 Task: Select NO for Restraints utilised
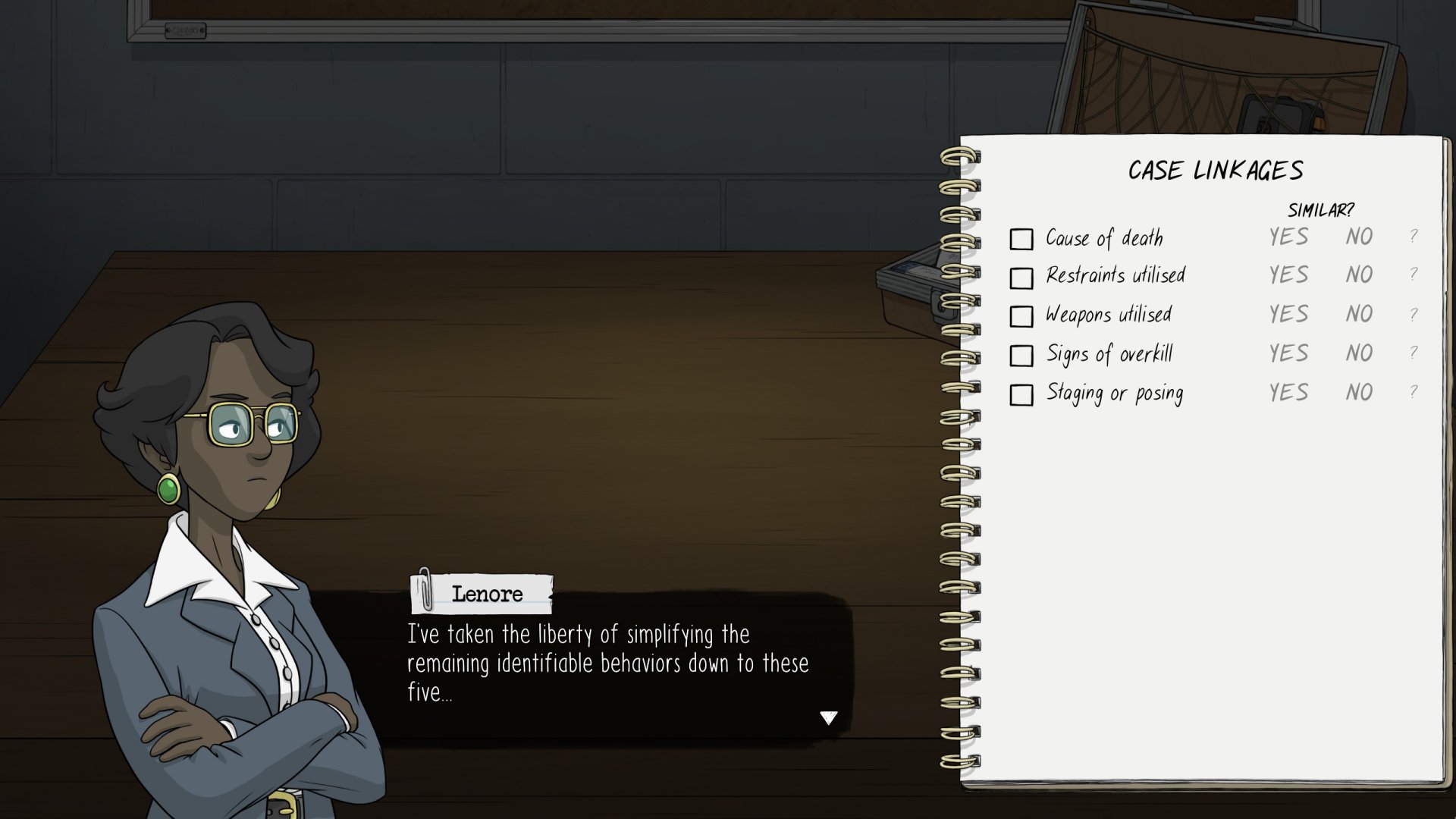tap(1359, 275)
